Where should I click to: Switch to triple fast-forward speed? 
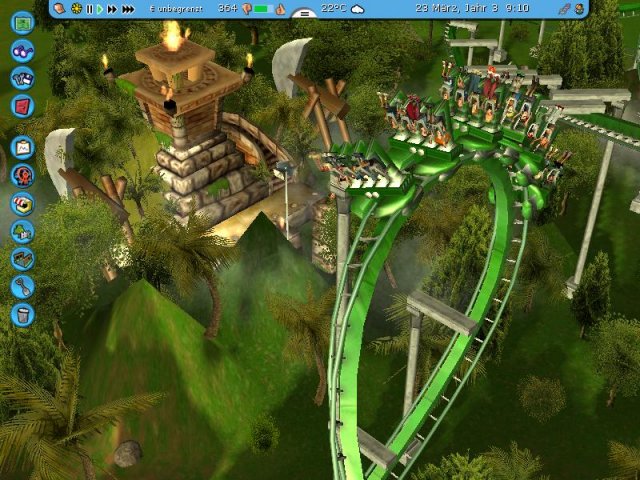(128, 9)
